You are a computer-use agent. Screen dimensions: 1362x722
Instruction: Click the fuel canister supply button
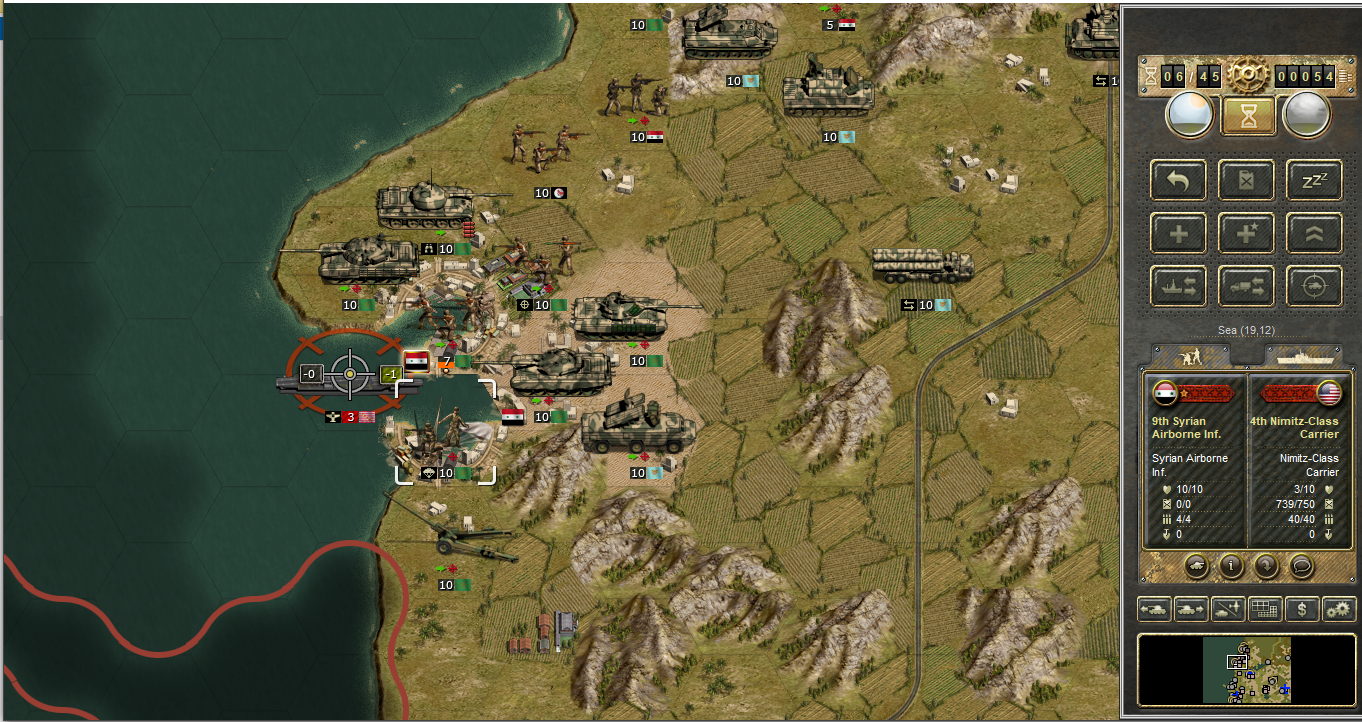(1246, 181)
